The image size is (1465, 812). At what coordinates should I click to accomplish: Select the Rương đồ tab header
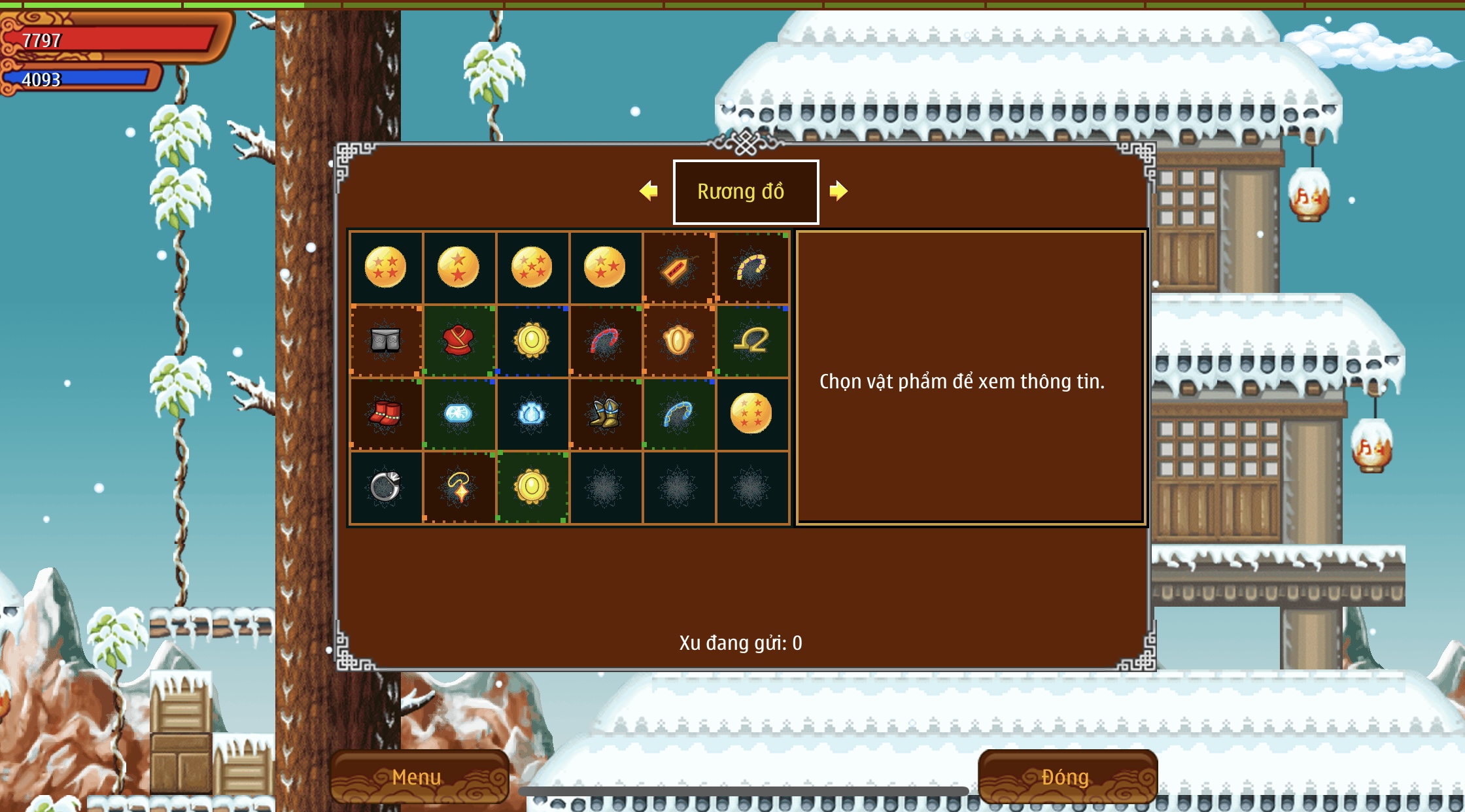pyautogui.click(x=746, y=192)
